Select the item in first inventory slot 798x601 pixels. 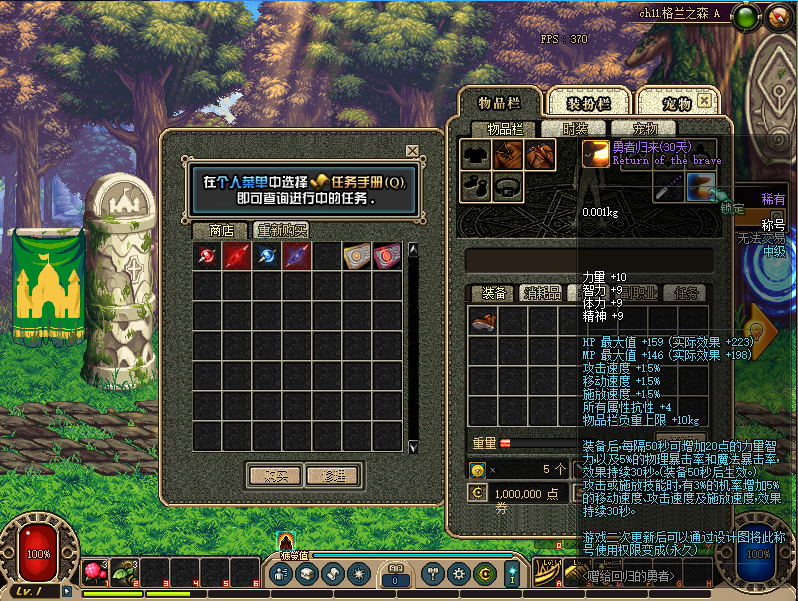(x=484, y=321)
